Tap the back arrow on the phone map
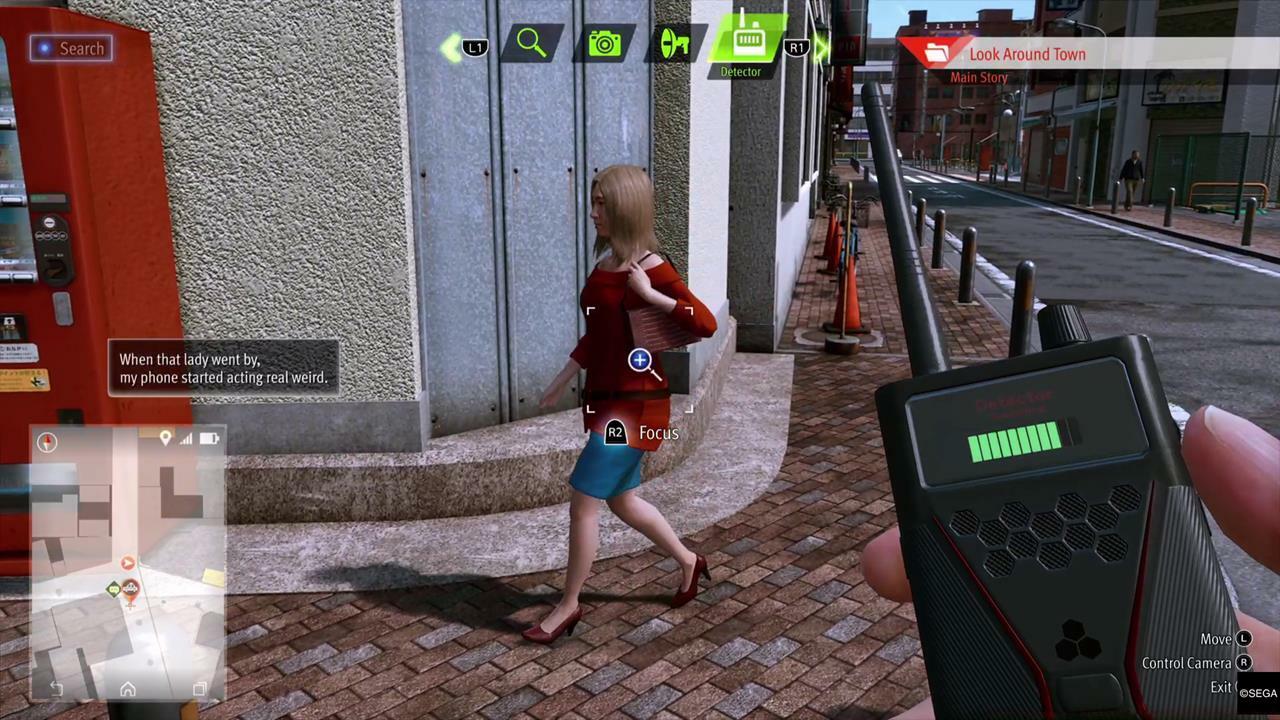Viewport: 1280px width, 720px height. [x=56, y=688]
